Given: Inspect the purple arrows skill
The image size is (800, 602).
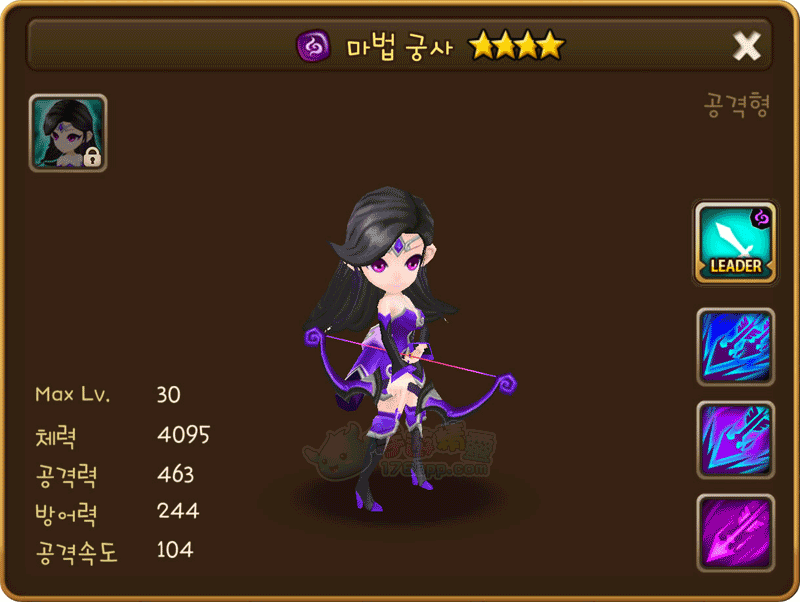Looking at the screenshot, I should point(735,439).
